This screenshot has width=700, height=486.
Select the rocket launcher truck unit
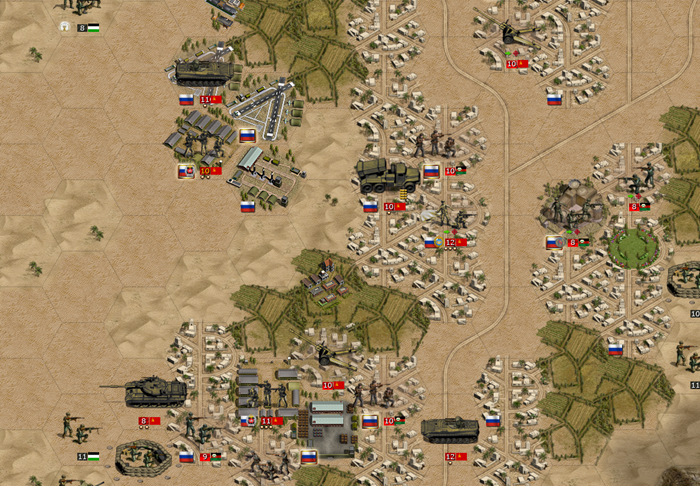click(x=386, y=177)
